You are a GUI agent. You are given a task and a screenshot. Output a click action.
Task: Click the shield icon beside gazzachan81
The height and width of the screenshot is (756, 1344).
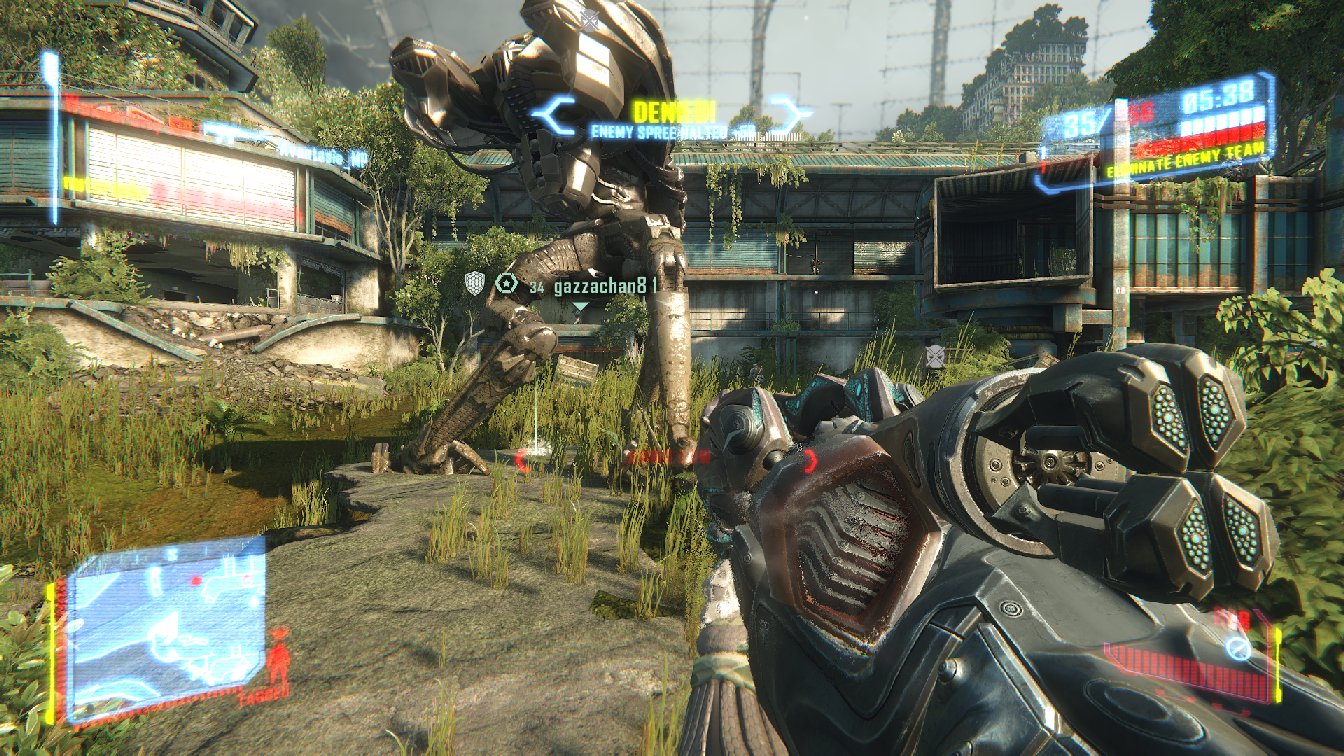click(x=476, y=285)
